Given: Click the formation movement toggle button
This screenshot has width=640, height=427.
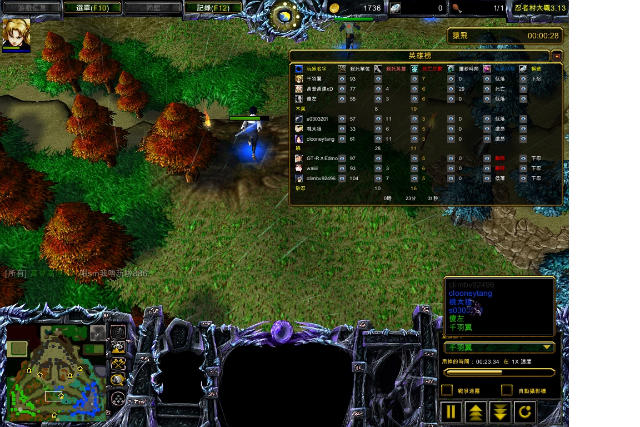Looking at the screenshot, I should (x=118, y=397).
